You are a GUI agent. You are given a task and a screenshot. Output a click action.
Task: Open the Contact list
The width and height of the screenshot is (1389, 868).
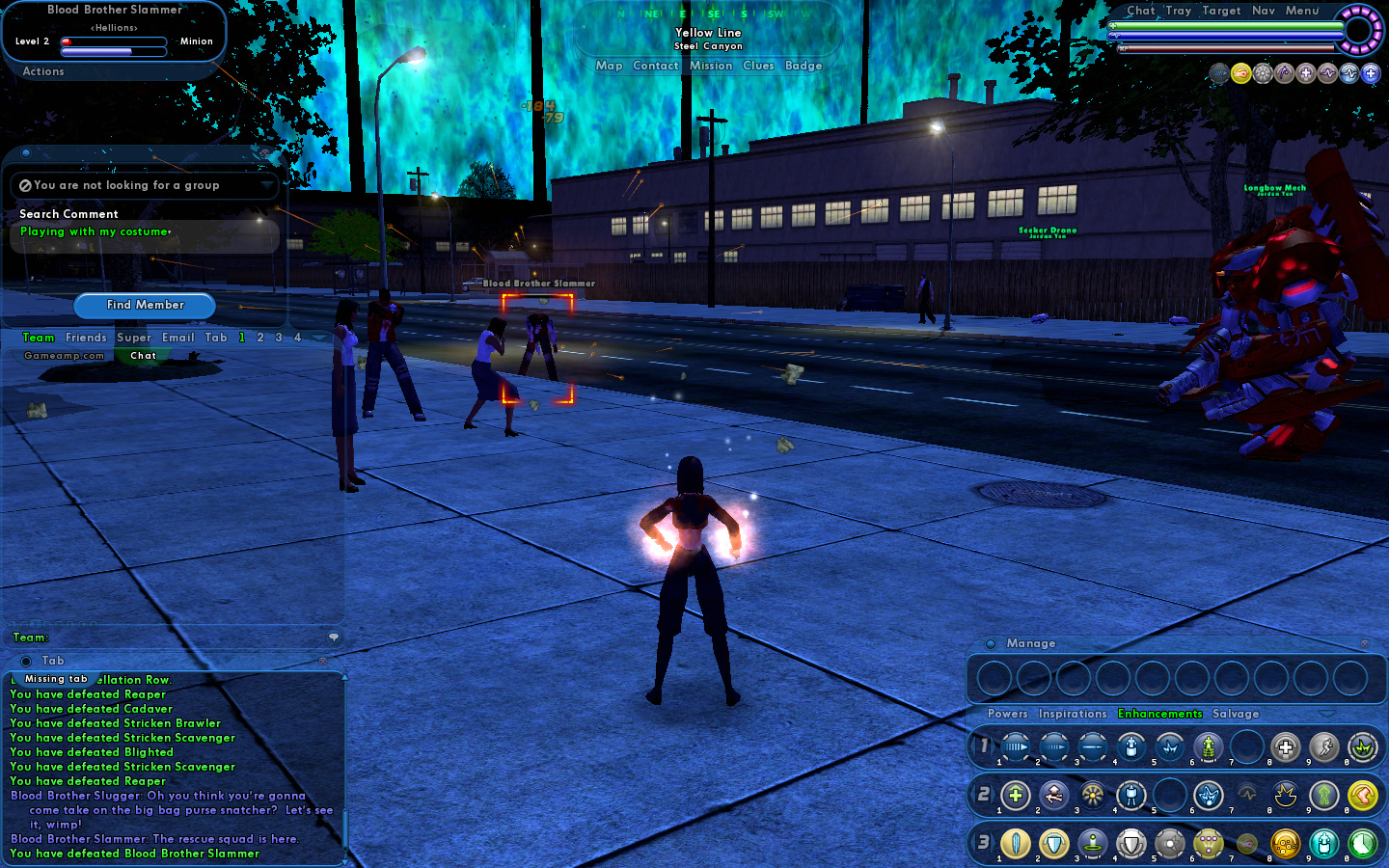coord(655,66)
